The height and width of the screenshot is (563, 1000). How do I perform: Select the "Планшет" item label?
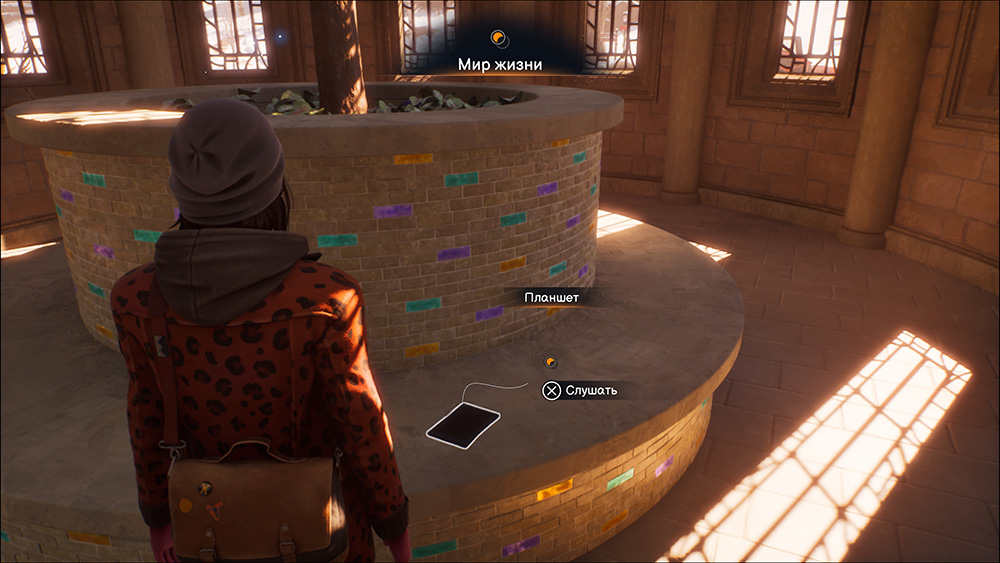(552, 297)
